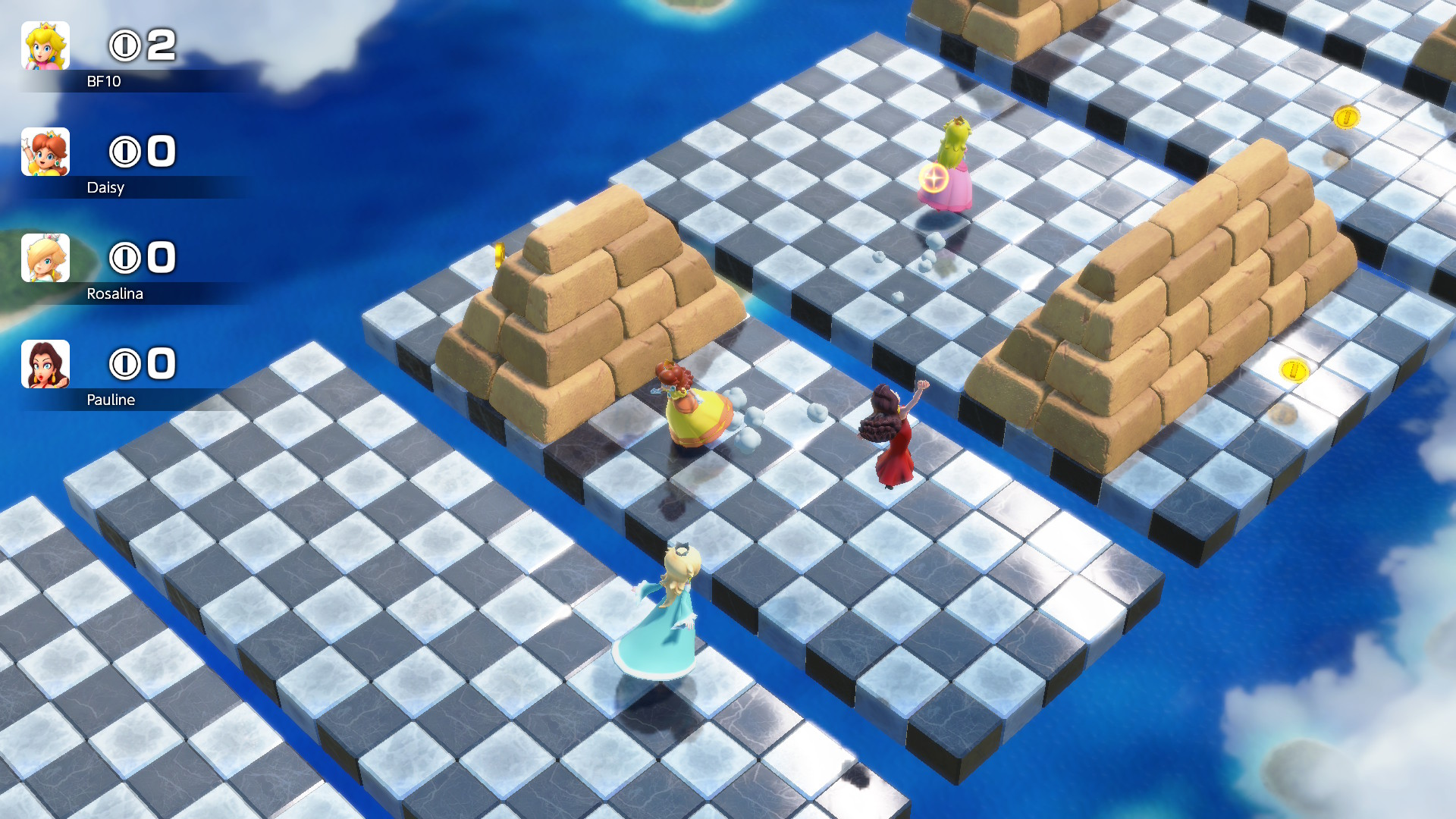
Task: Click the coin at the left pyramid's edge
Action: (x=499, y=253)
